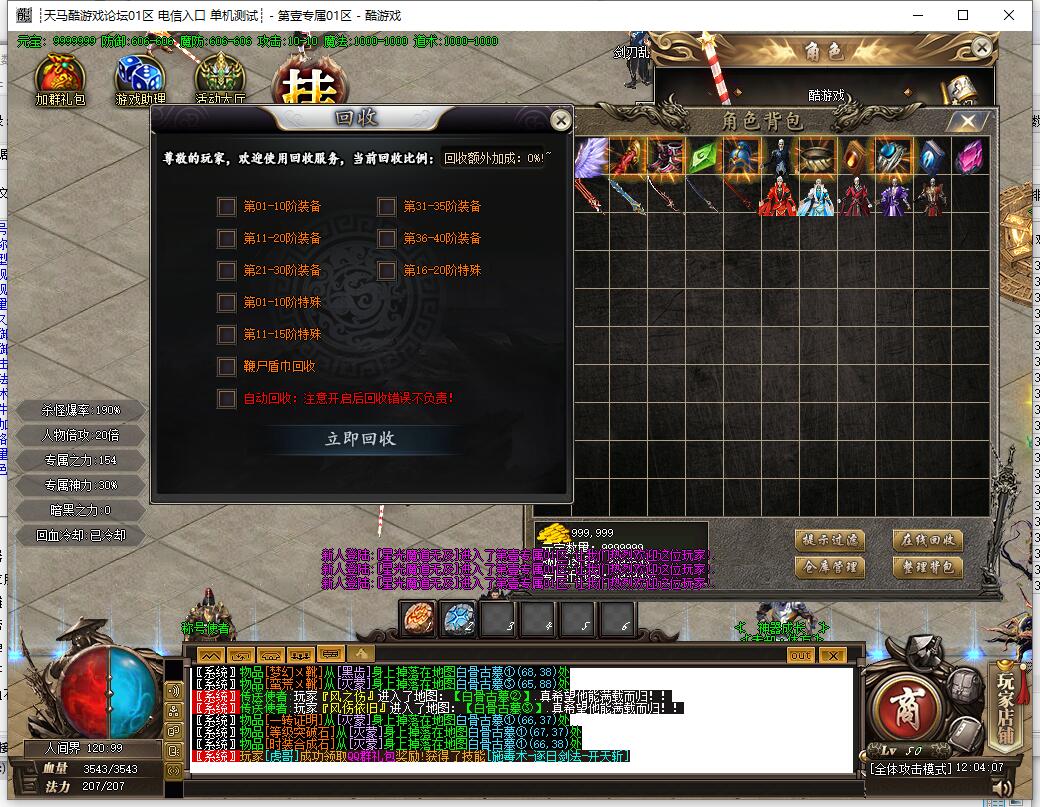Check the 第21-30阶装备 box
This screenshot has height=807, width=1040.
[x=227, y=271]
